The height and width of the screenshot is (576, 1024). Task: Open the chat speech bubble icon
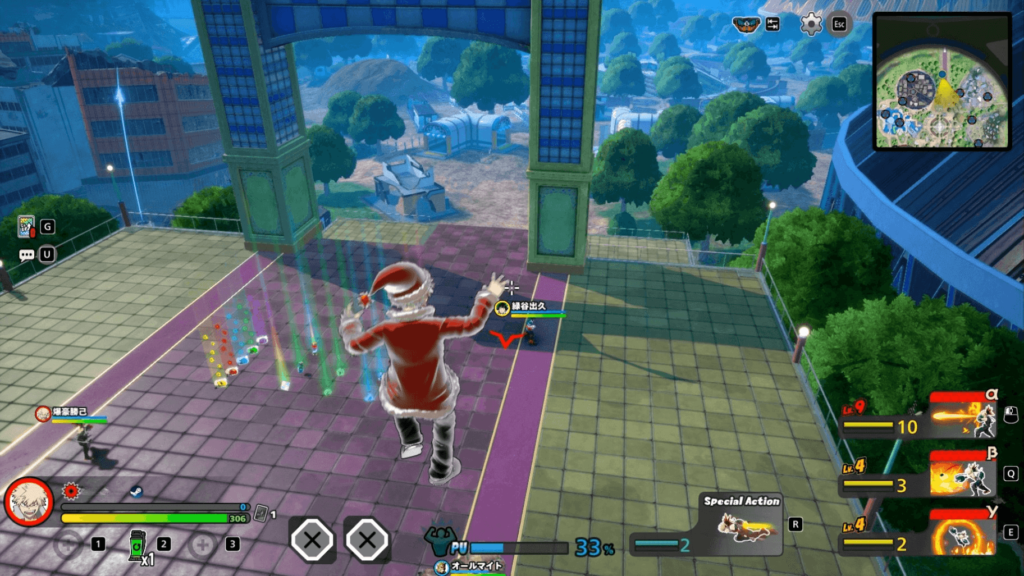(26, 255)
